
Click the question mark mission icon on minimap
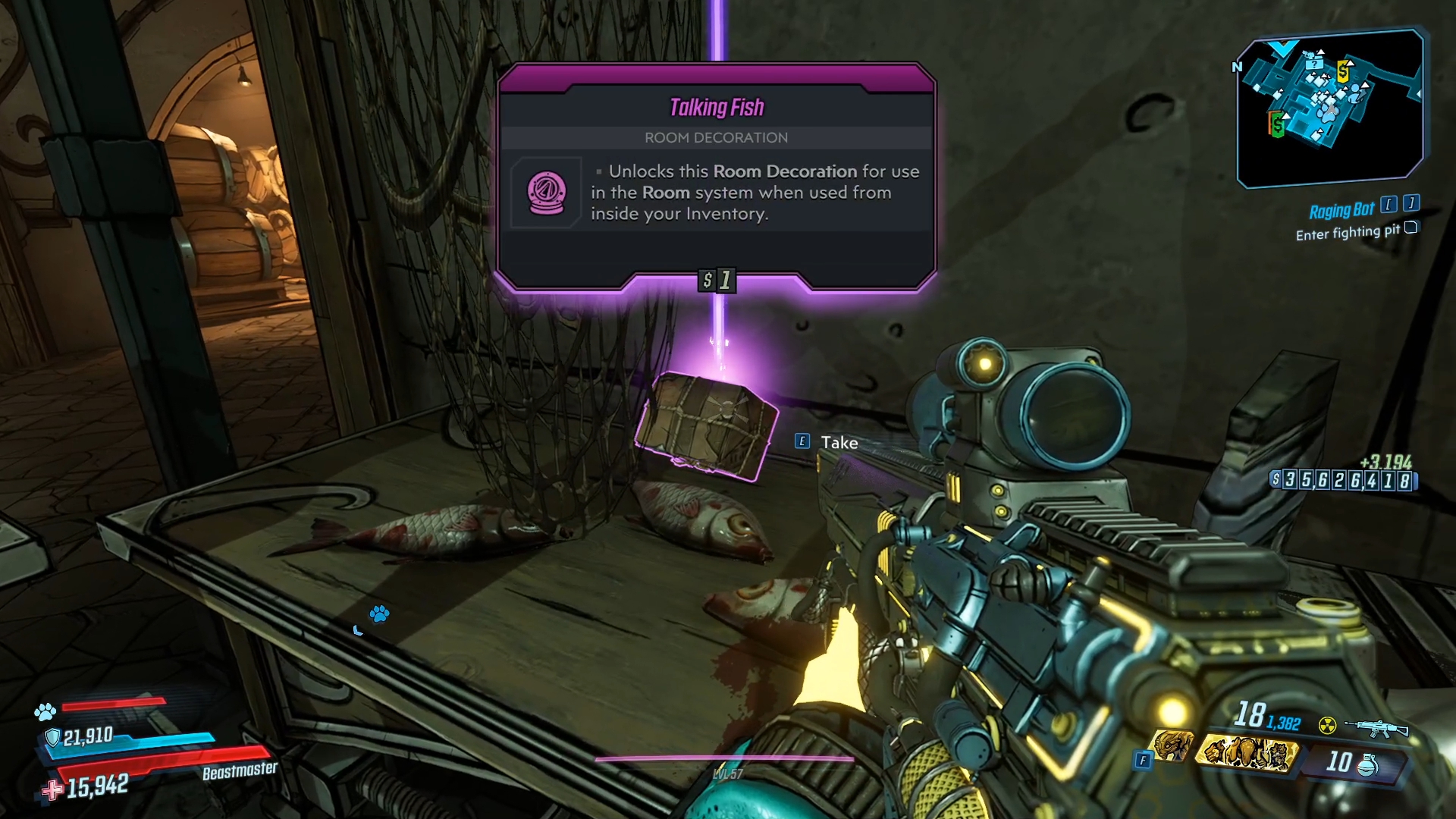(1314, 65)
